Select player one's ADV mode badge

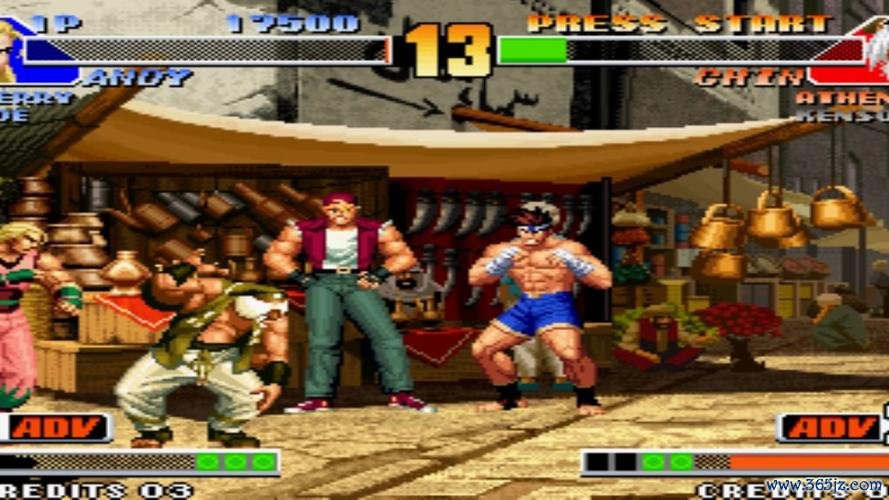tap(58, 427)
